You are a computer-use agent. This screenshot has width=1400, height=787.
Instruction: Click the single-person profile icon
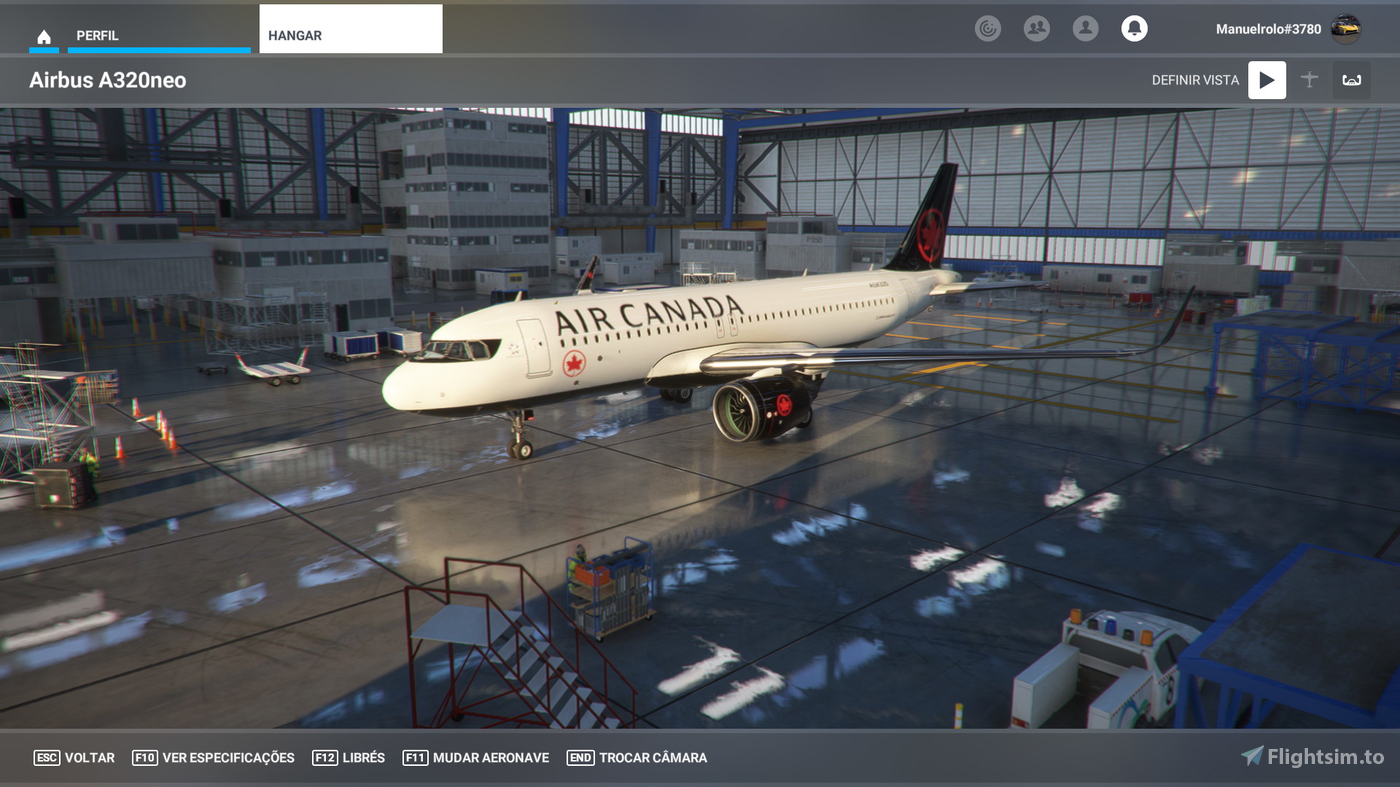(1086, 28)
